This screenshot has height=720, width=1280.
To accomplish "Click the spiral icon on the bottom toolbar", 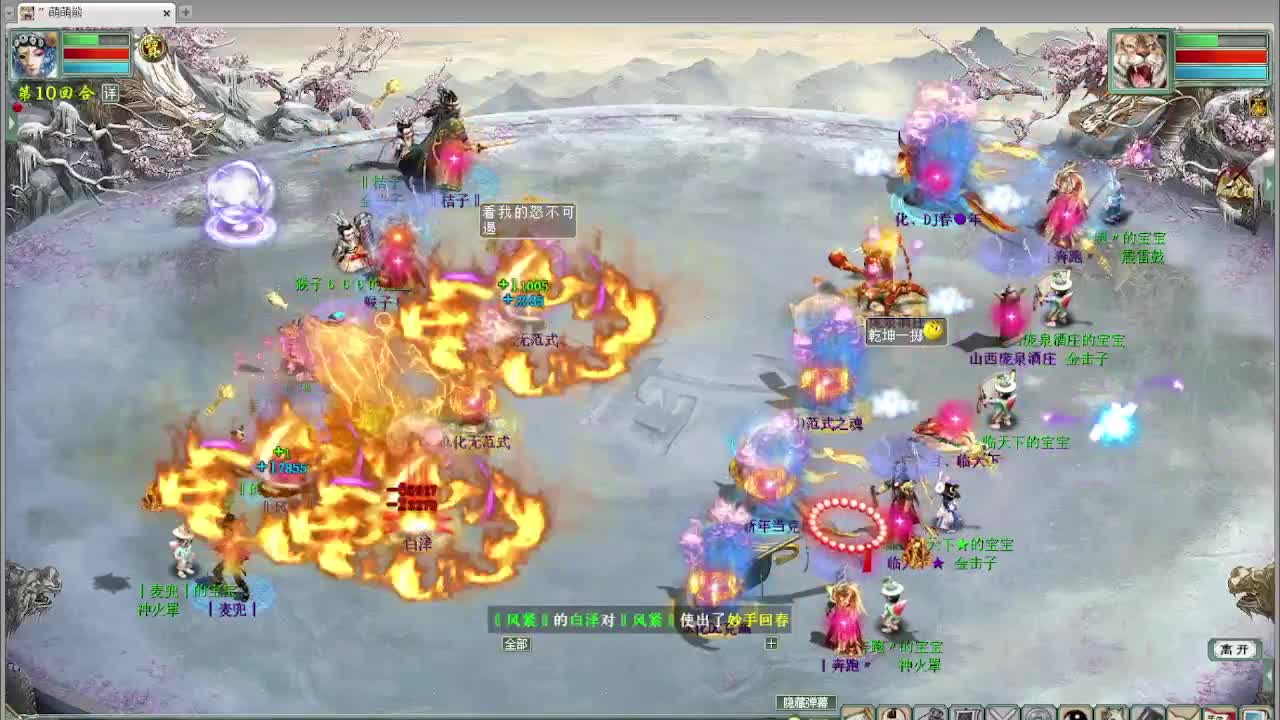I will 1038,711.
